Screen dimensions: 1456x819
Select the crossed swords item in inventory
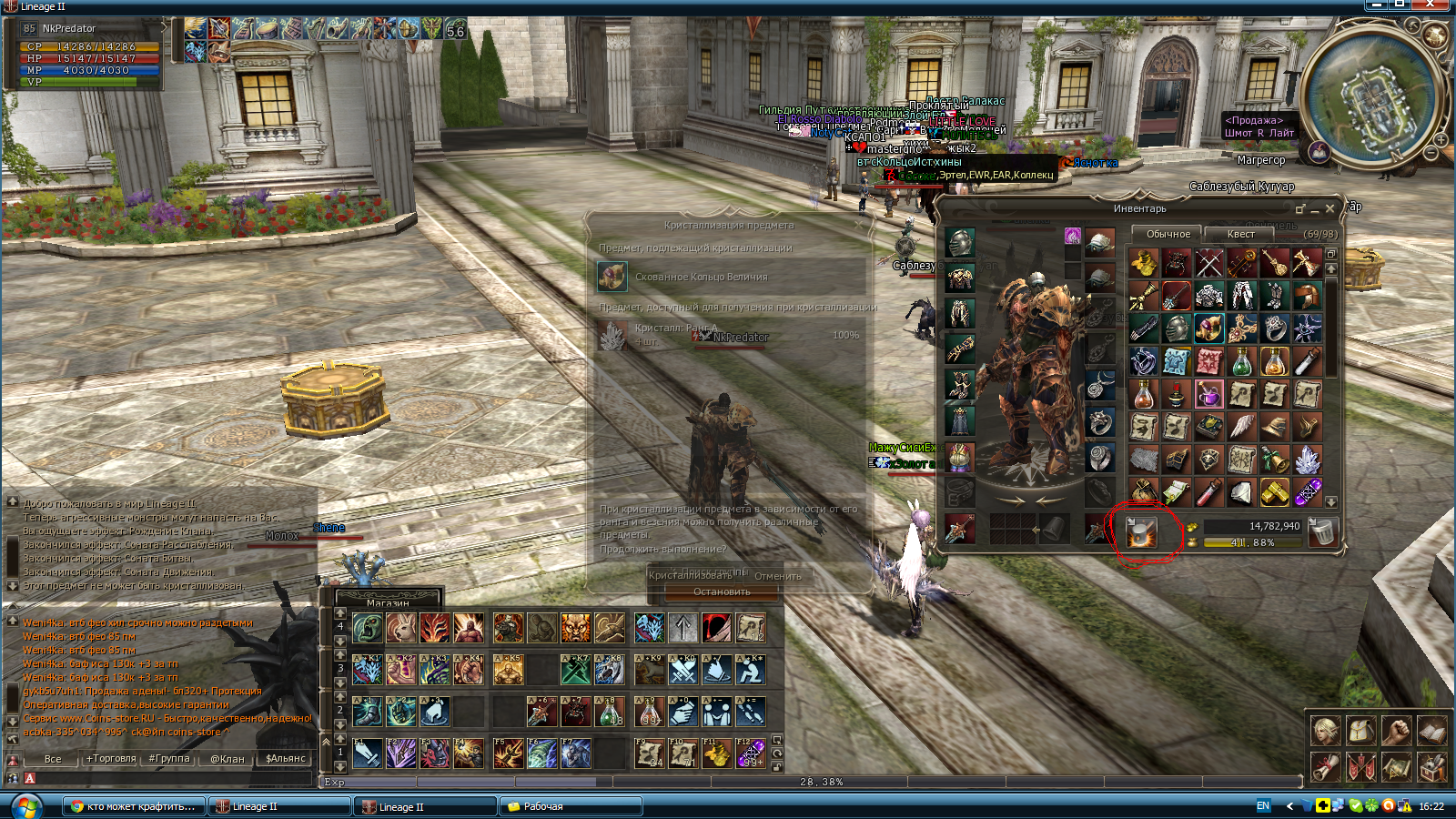(x=1209, y=263)
